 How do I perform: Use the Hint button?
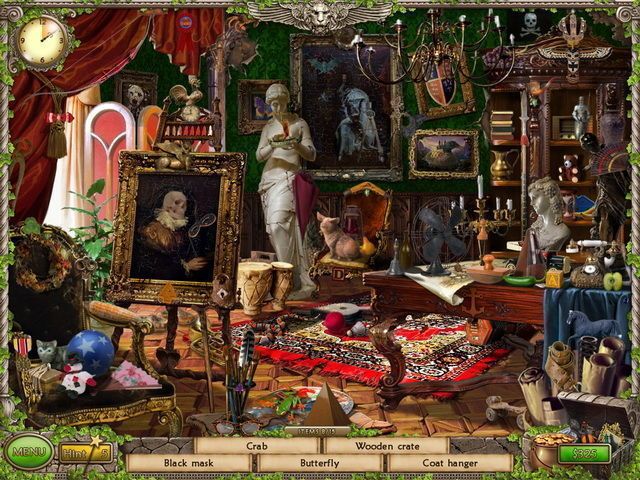[x=85, y=454]
